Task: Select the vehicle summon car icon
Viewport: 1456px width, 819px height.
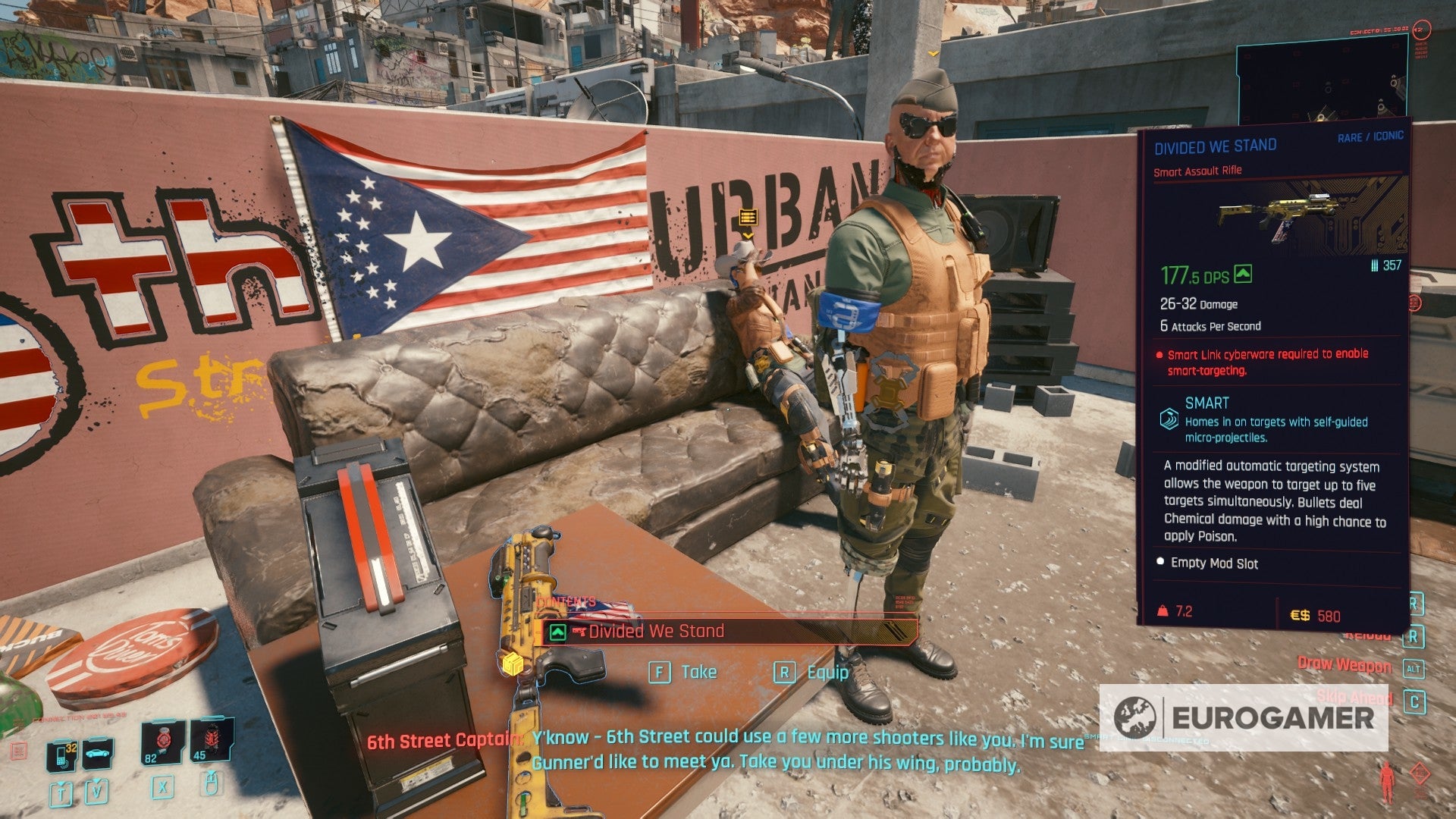Action: click(96, 753)
